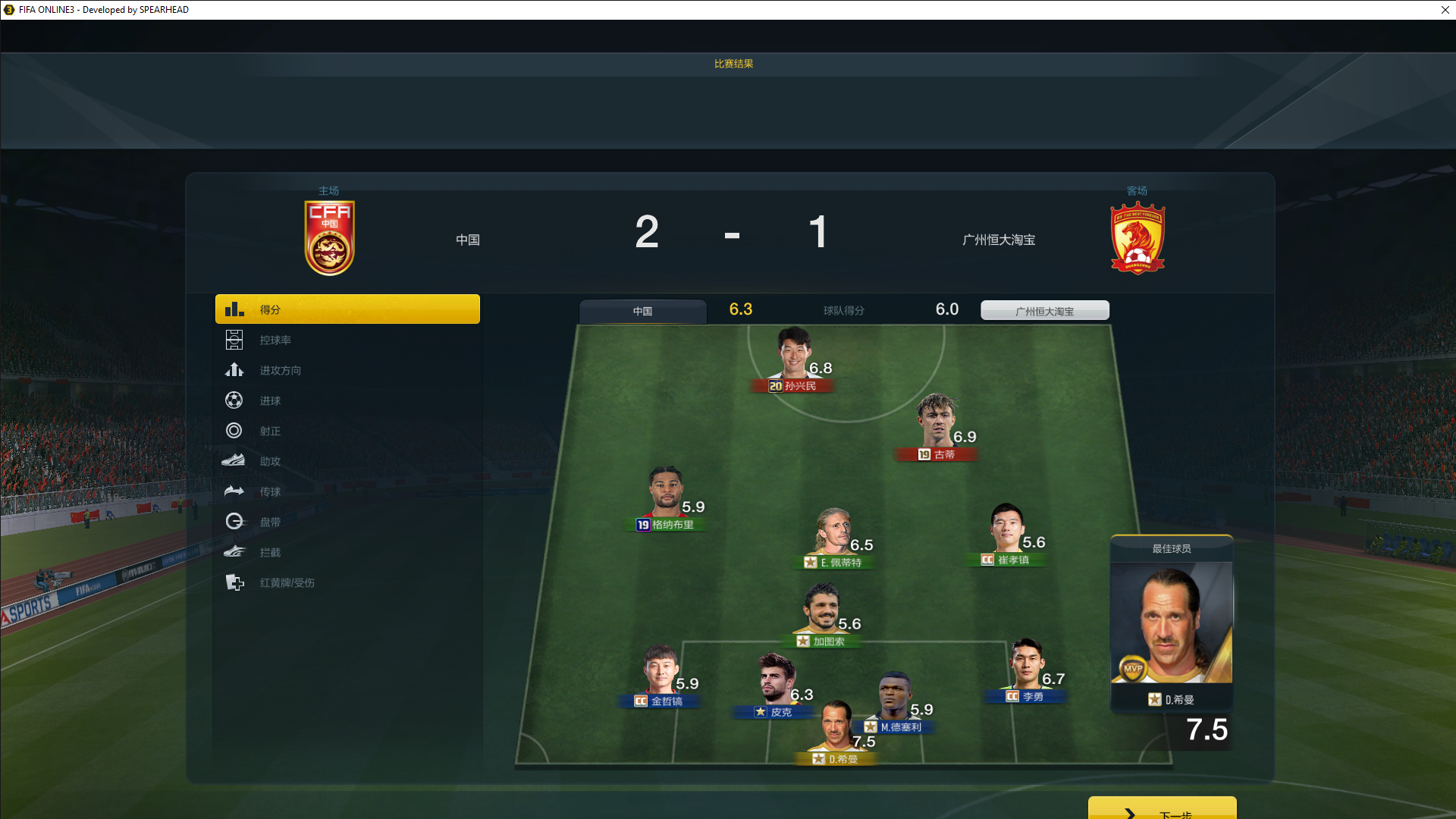The height and width of the screenshot is (819, 1456).
Task: Choose 格纳布里 on the formation
Action: tap(666, 494)
